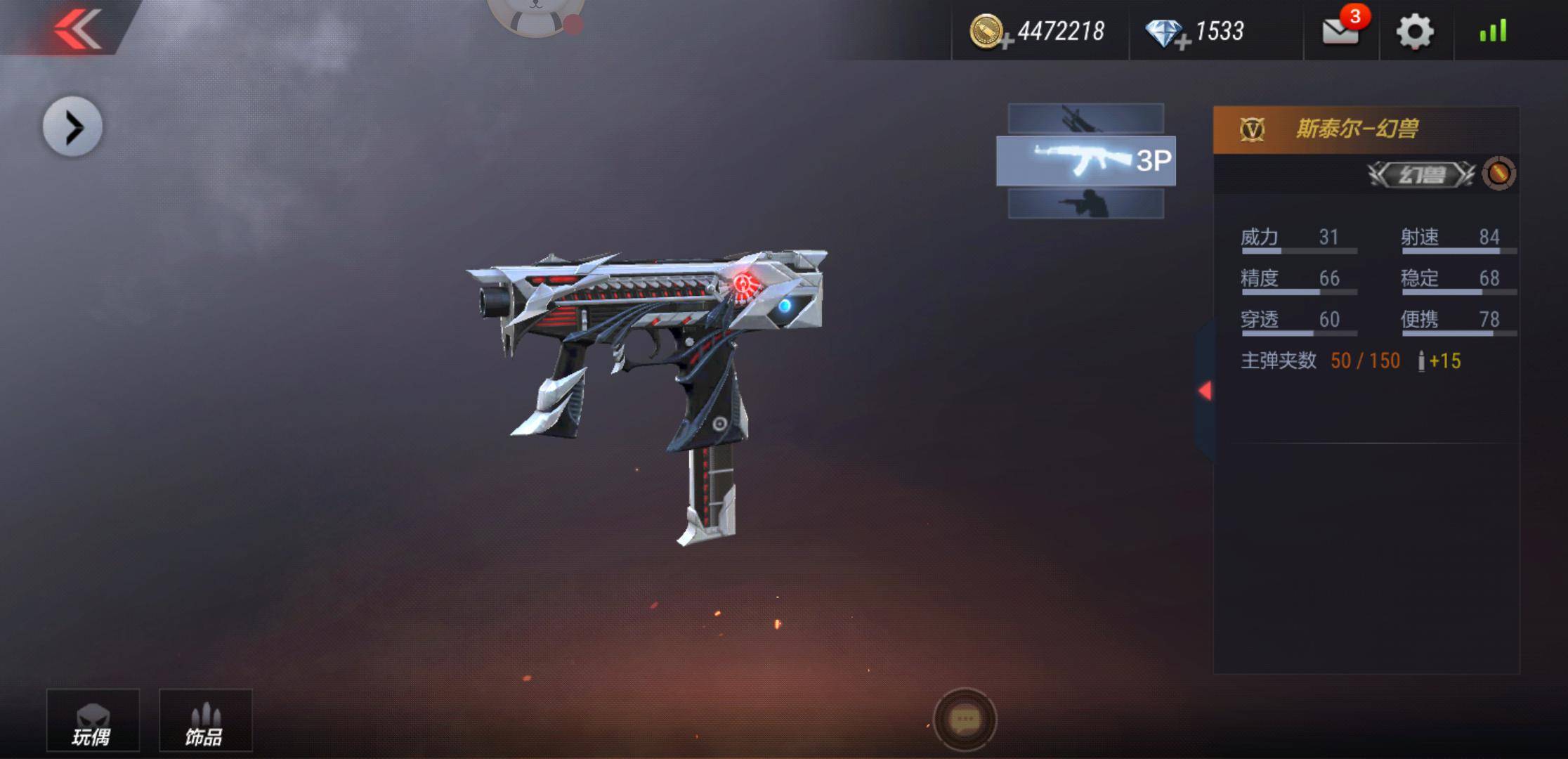
Task: Tap the panda avatar at the top
Action: tap(535, 15)
